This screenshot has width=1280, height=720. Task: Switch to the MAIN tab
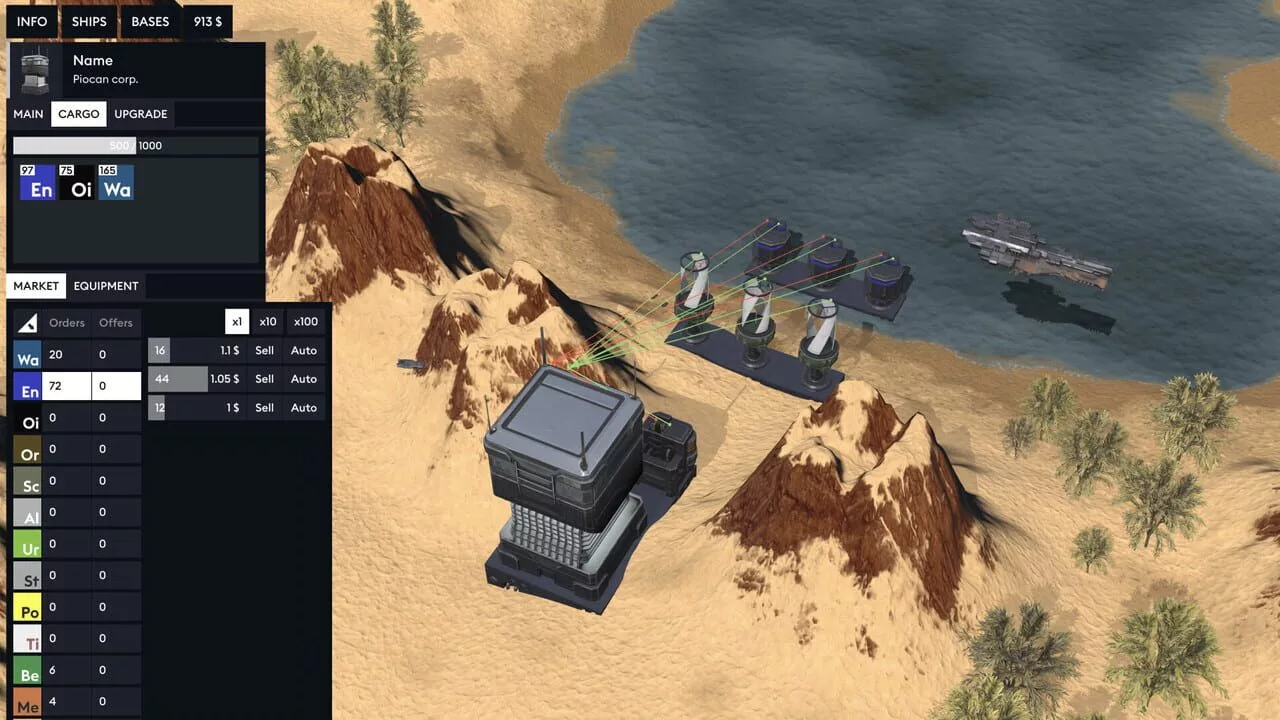point(28,114)
